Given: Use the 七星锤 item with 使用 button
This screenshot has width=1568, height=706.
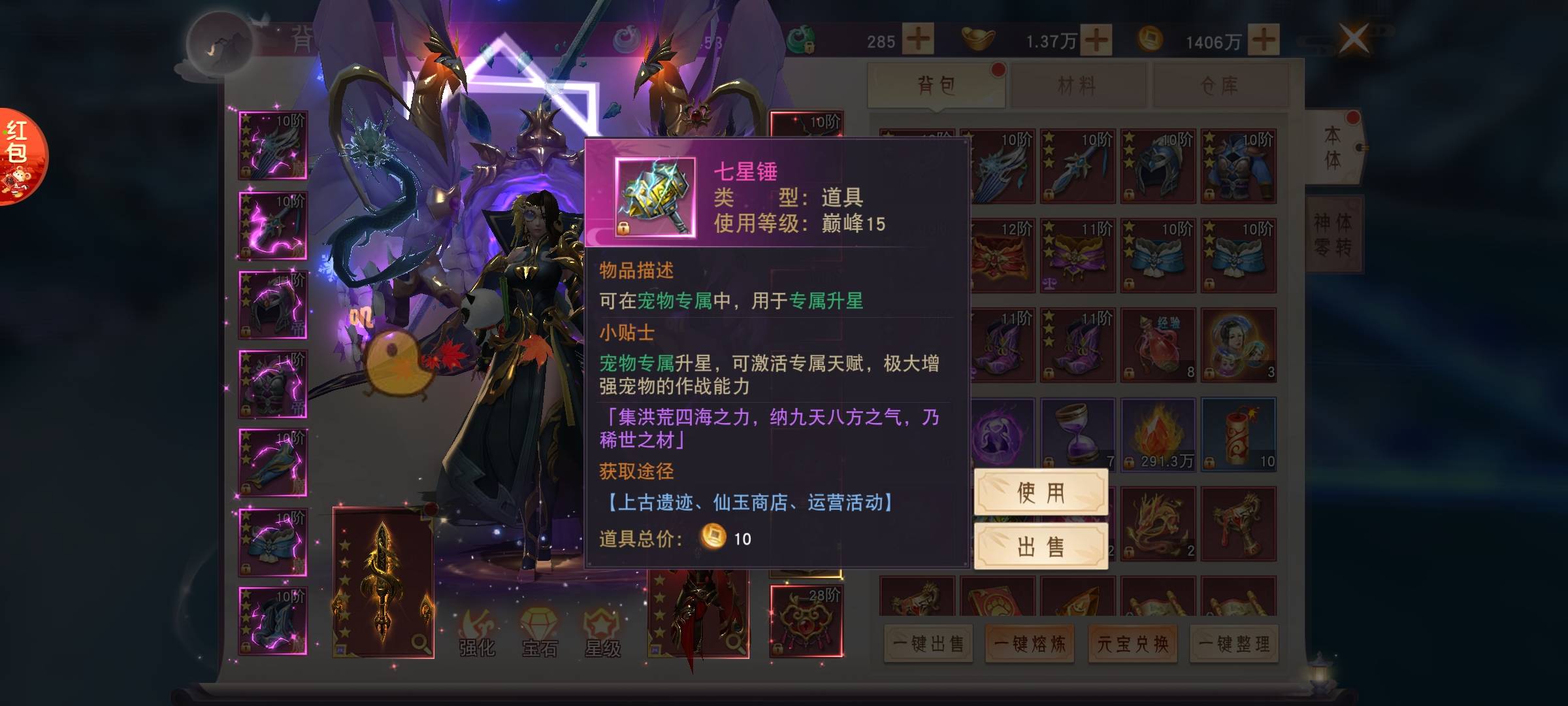Looking at the screenshot, I should [x=1040, y=492].
